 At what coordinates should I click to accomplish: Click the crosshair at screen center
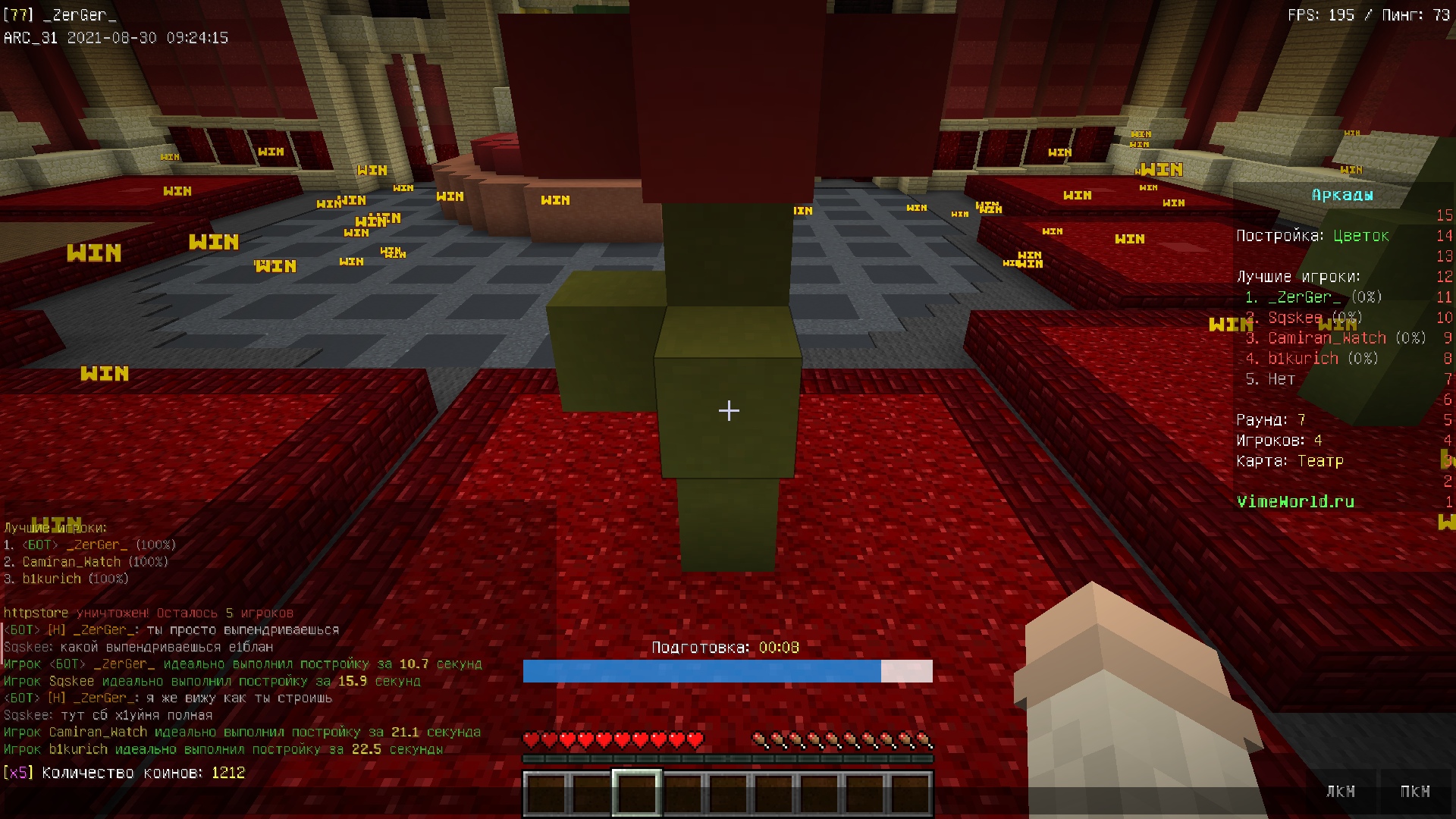728,410
